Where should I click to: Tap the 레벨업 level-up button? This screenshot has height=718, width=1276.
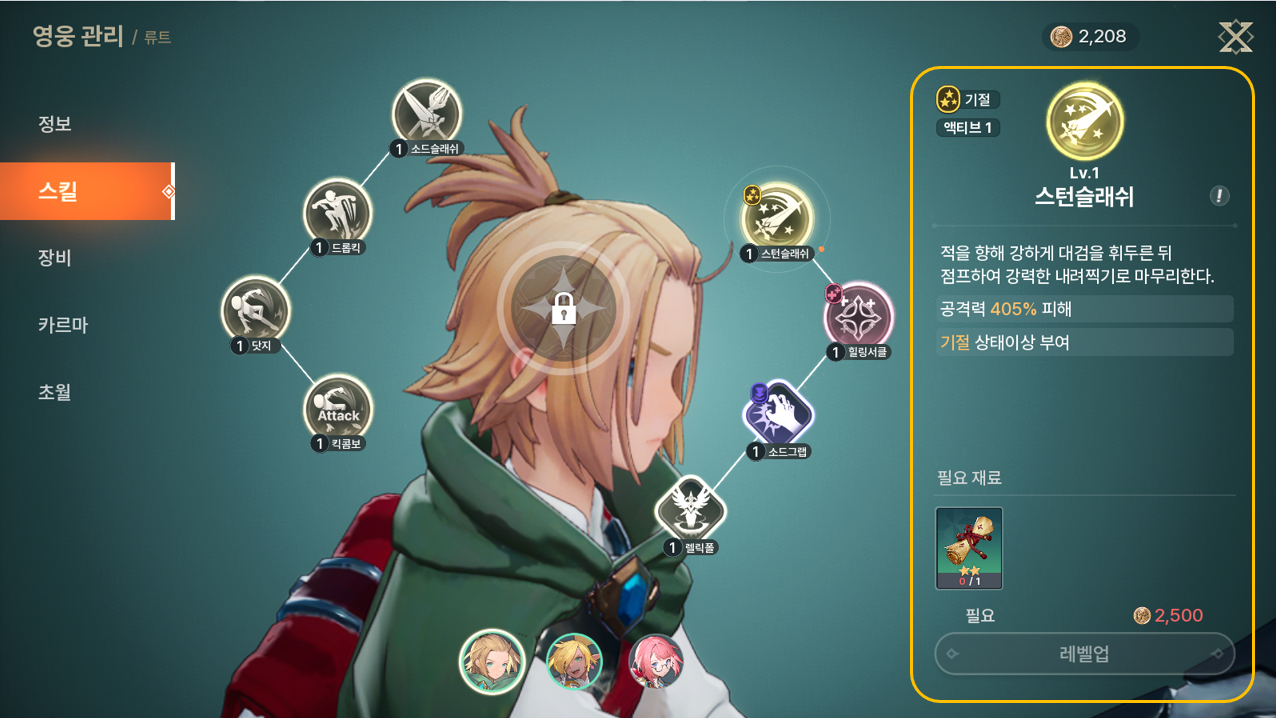point(1084,654)
